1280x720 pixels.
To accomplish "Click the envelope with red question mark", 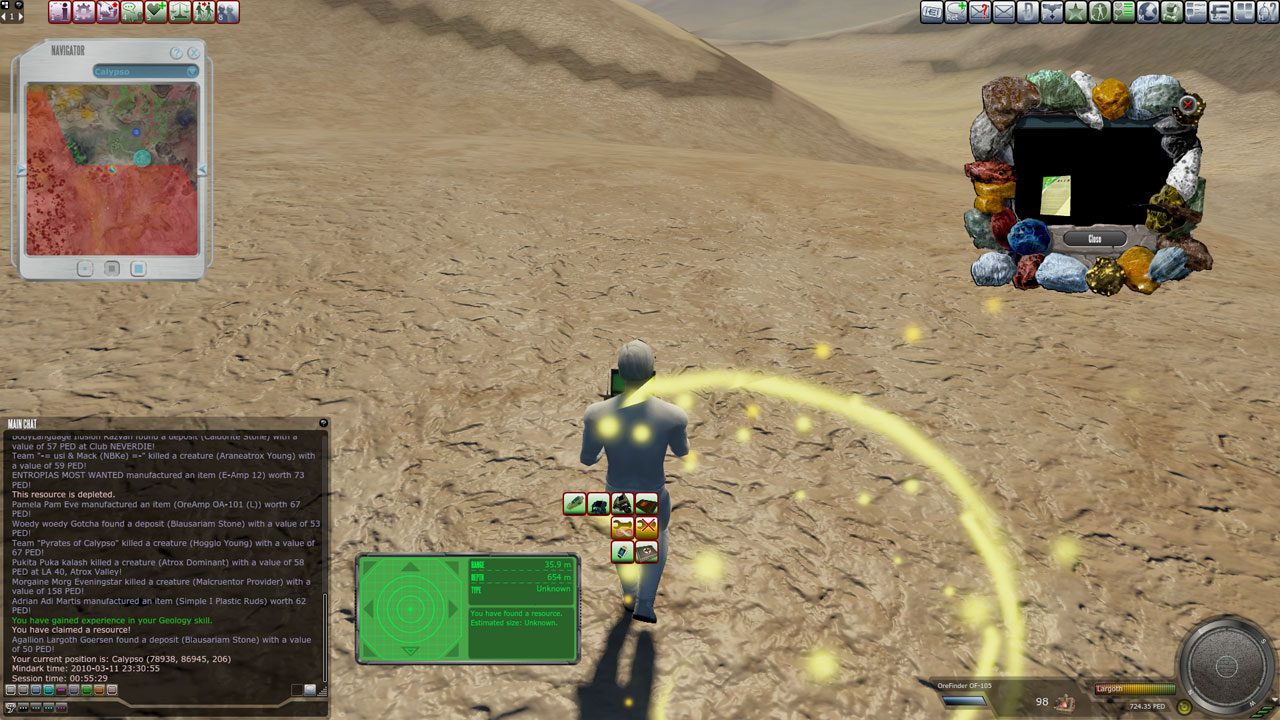I will click(980, 12).
